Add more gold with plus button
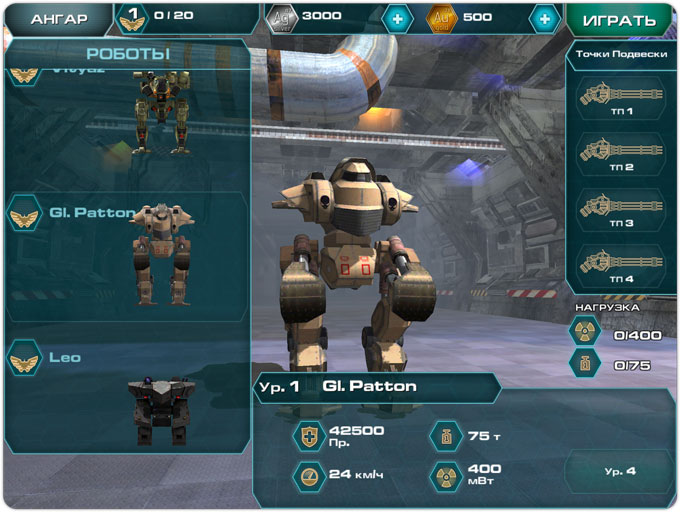The height and width of the screenshot is (512, 680). click(544, 18)
